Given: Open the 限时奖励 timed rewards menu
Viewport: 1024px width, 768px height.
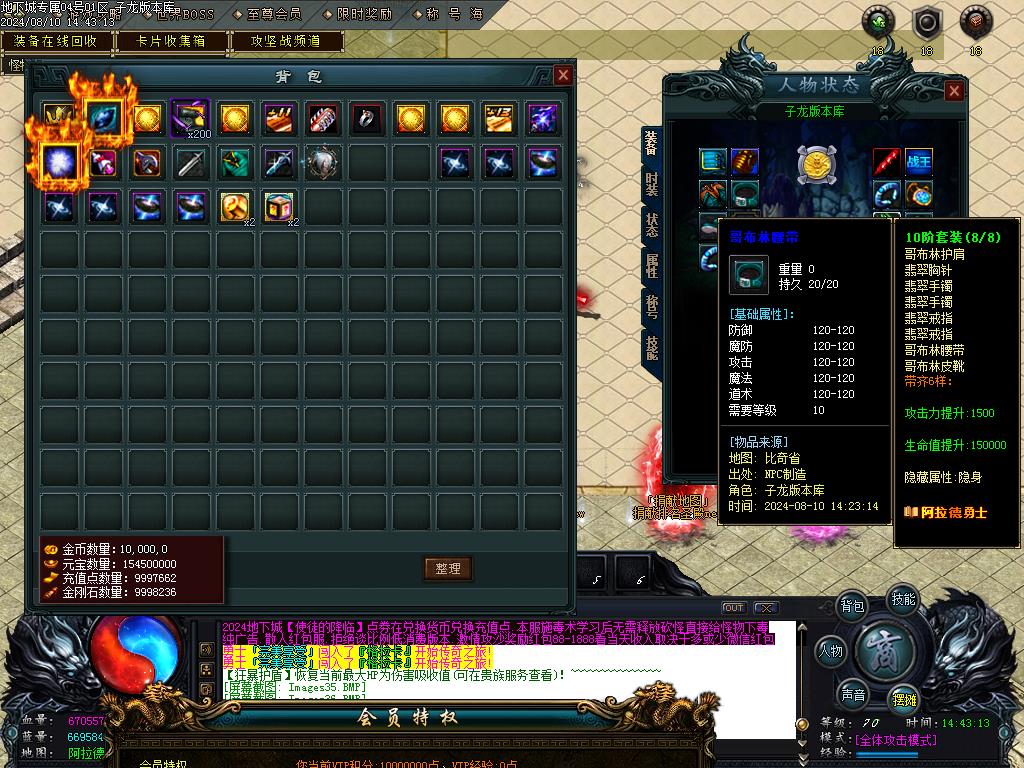Looking at the screenshot, I should point(363,15).
